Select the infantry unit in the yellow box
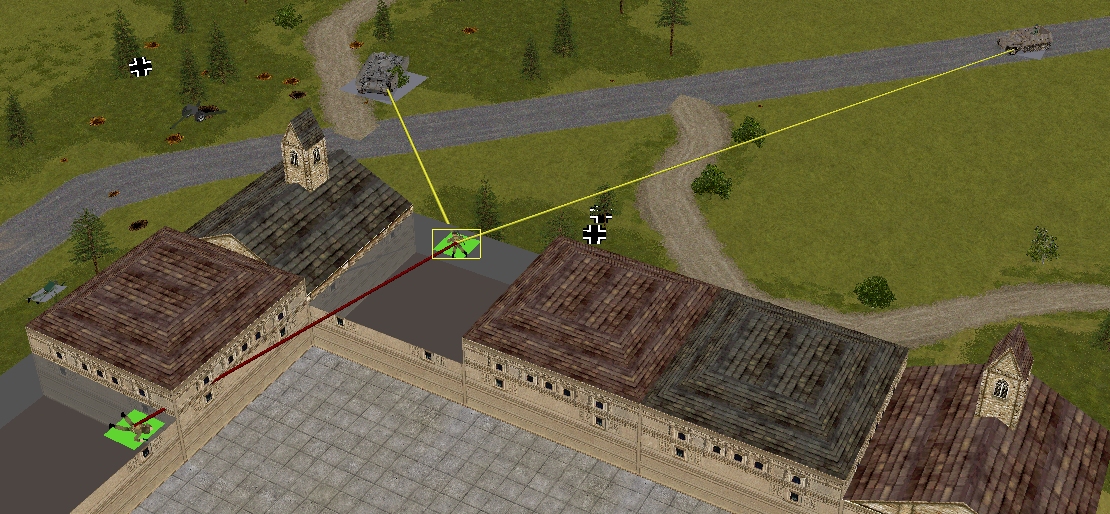 456,243
